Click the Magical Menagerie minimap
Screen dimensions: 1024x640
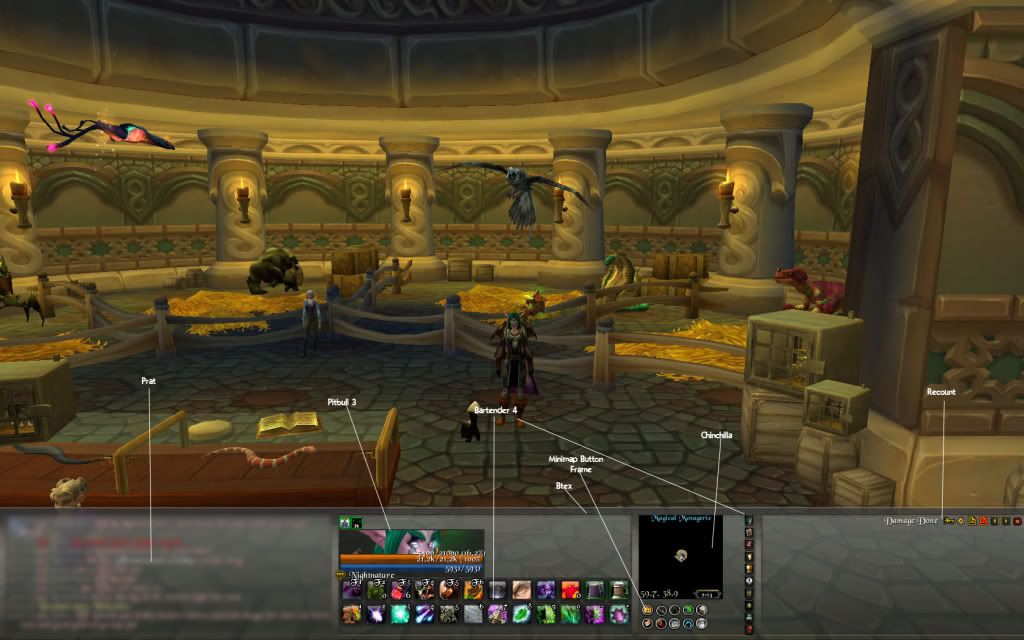(x=680, y=553)
